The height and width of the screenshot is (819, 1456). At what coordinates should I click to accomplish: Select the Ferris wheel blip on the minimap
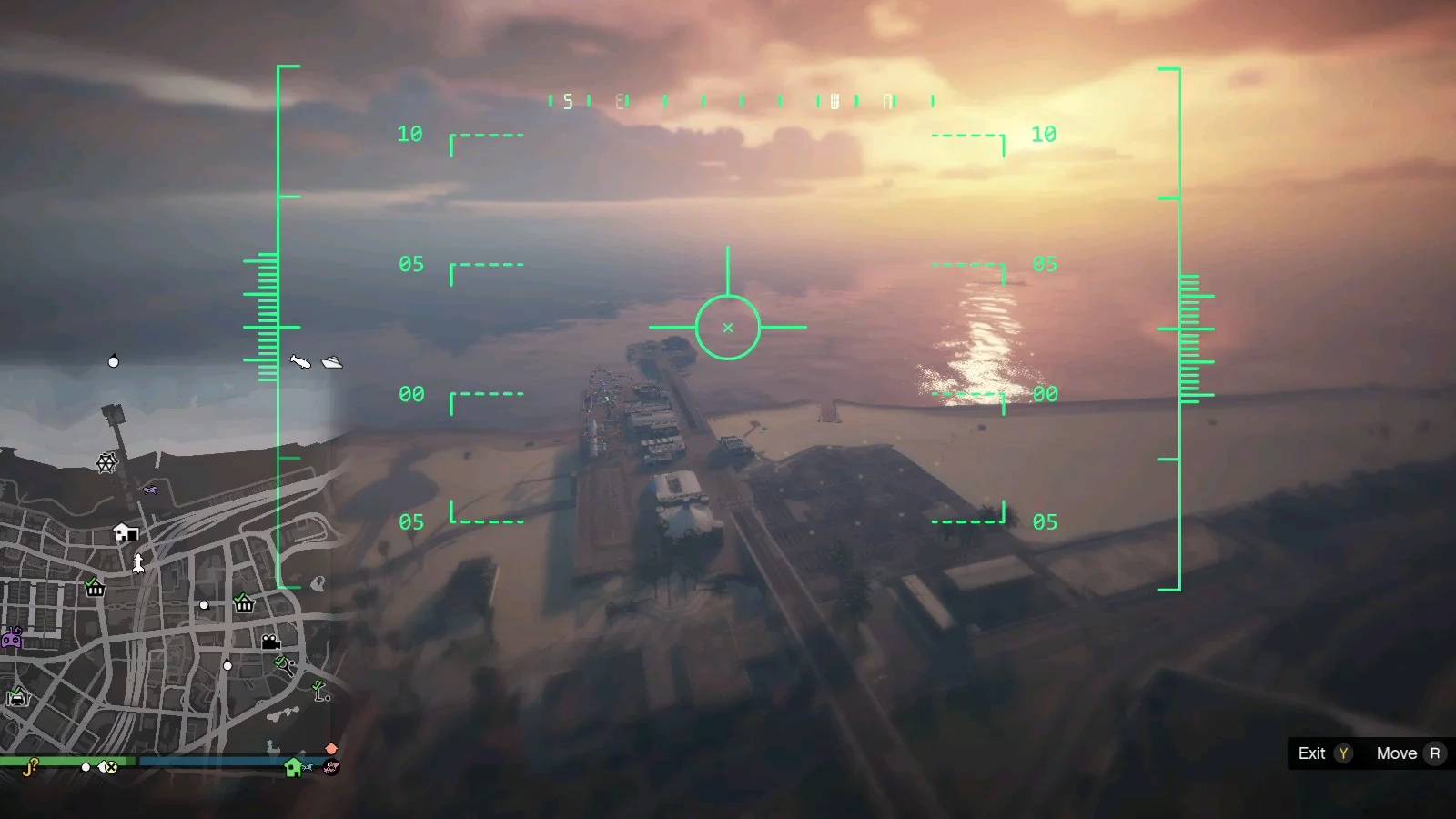click(x=105, y=462)
